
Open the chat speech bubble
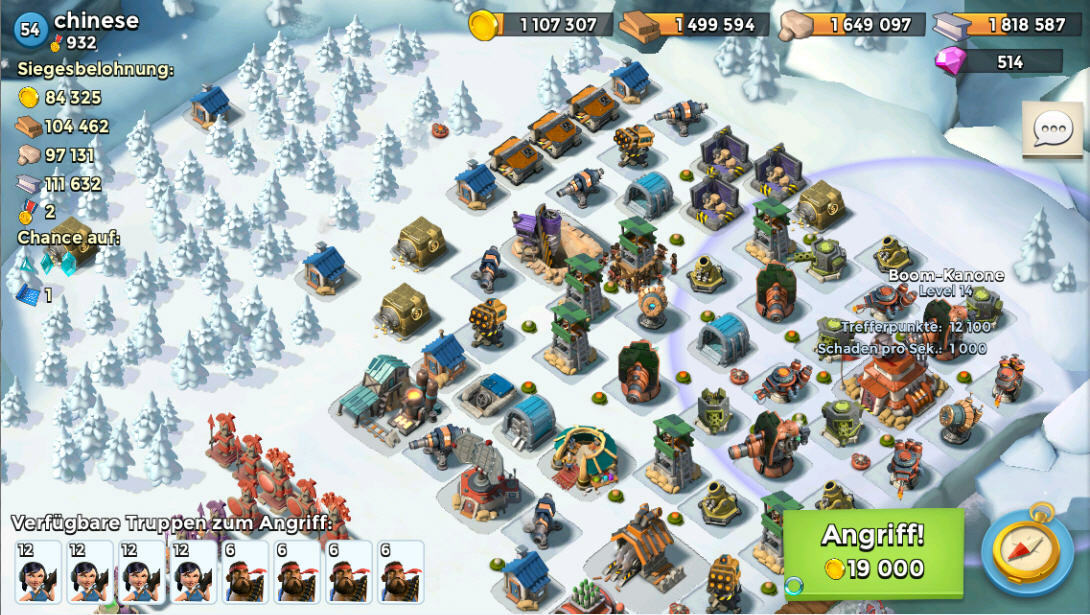coord(1052,129)
